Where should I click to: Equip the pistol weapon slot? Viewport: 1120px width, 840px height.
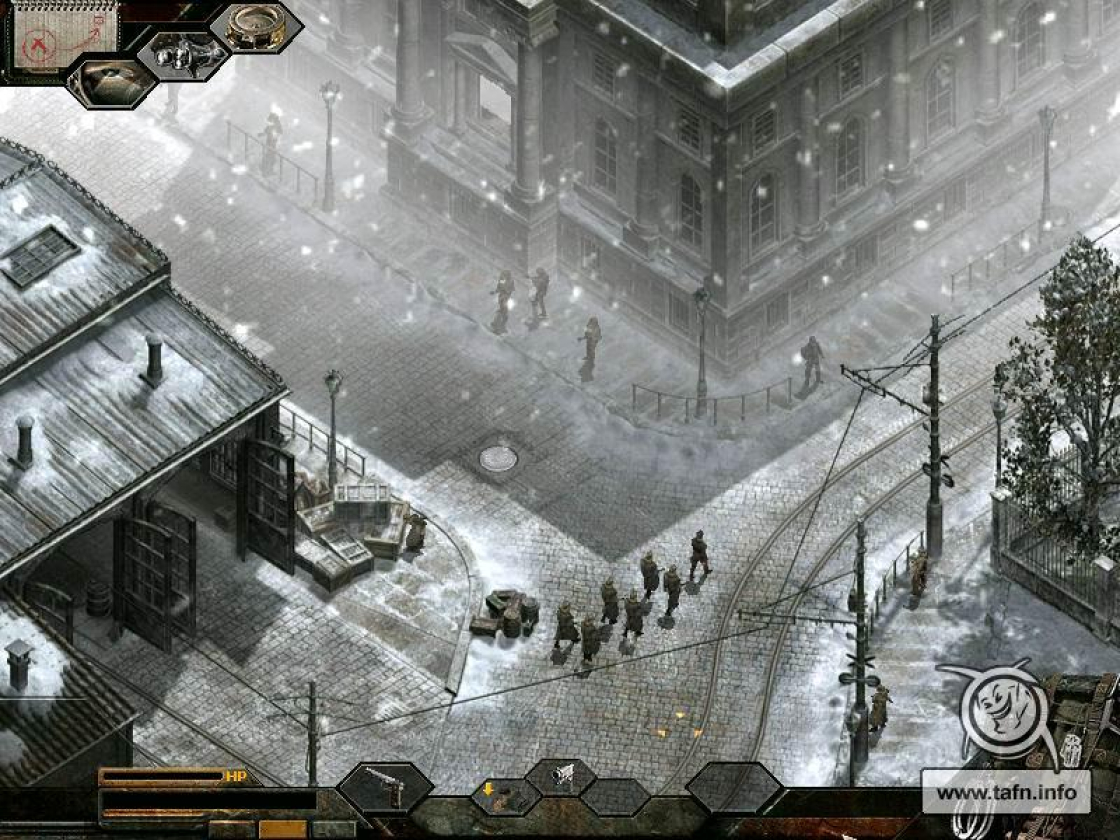pyautogui.click(x=385, y=786)
